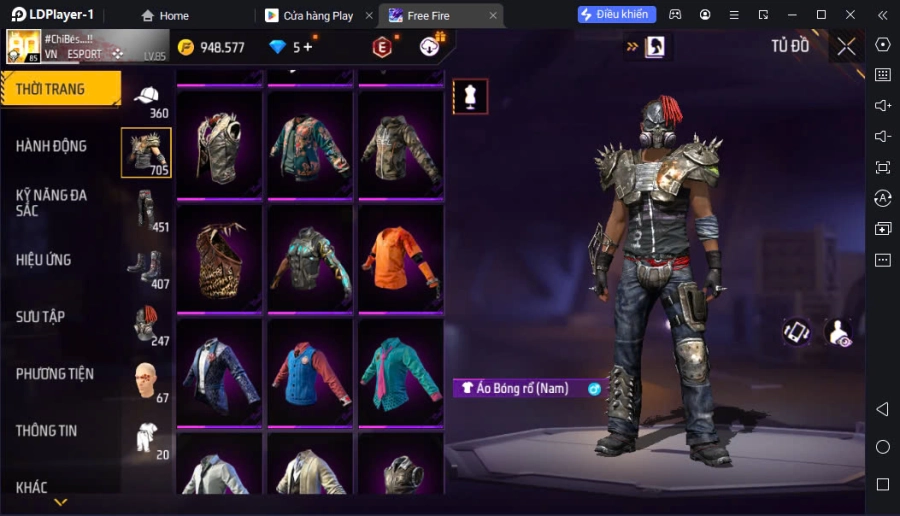The height and width of the screenshot is (516, 900).
Task: Switch to the SƯU TẬP tab
Action: [x=41, y=317]
